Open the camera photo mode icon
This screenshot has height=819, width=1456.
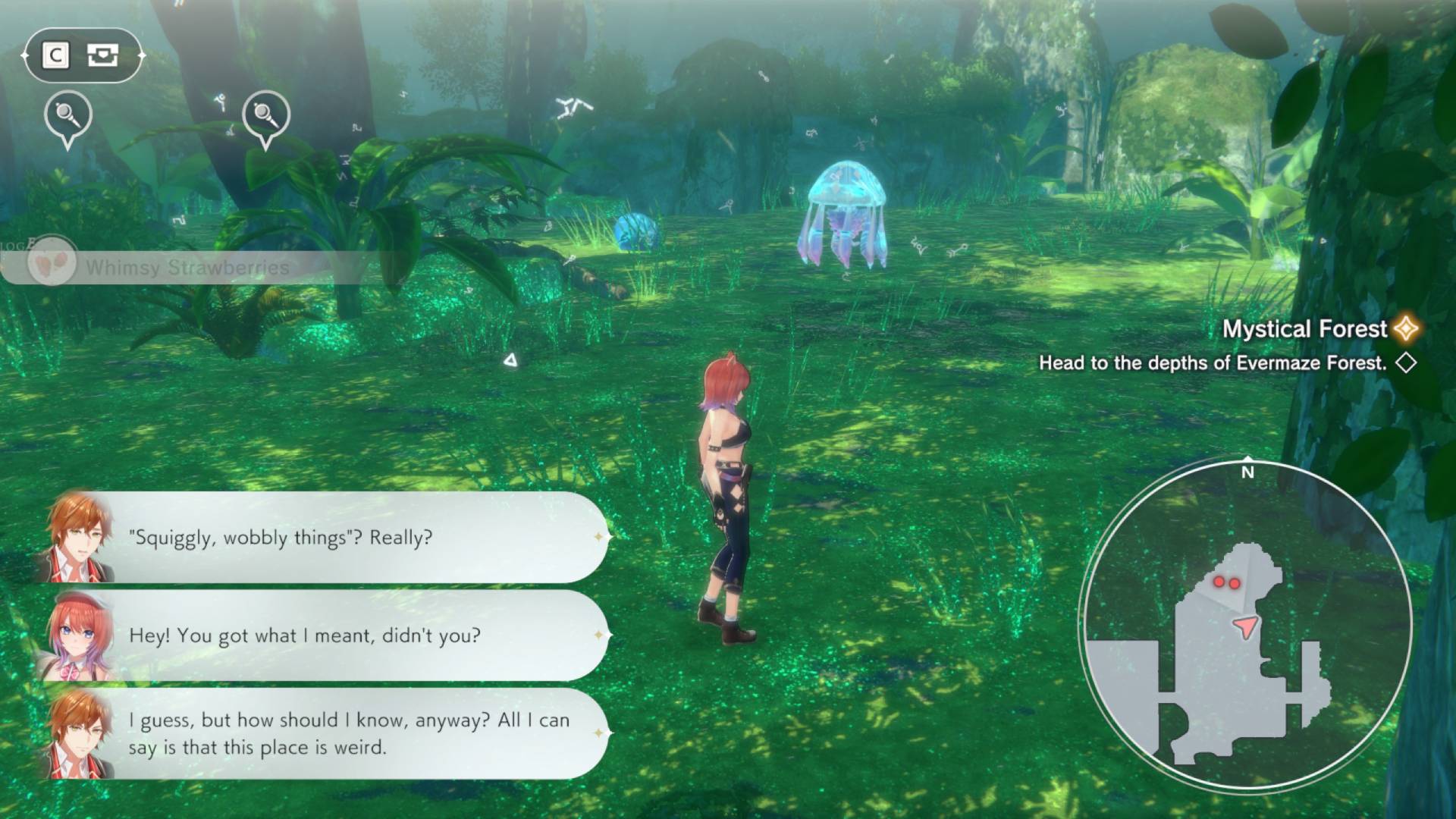click(102, 55)
